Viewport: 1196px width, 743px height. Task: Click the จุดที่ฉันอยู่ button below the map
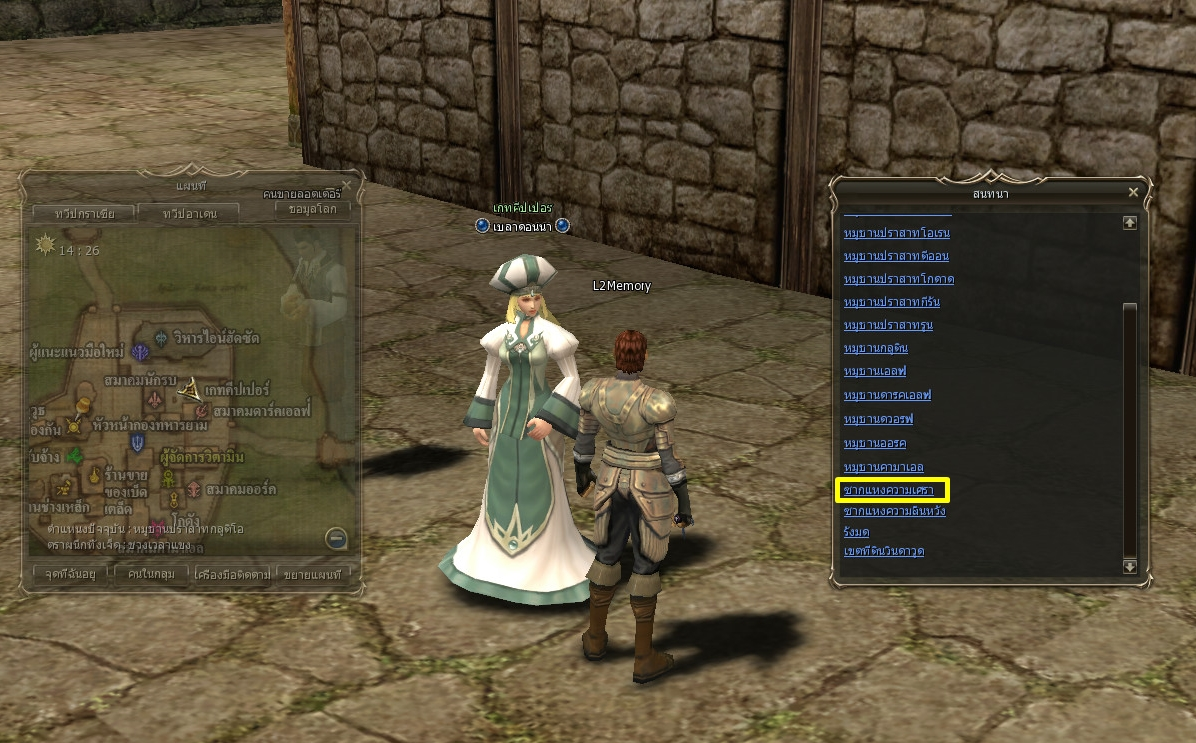point(69,574)
